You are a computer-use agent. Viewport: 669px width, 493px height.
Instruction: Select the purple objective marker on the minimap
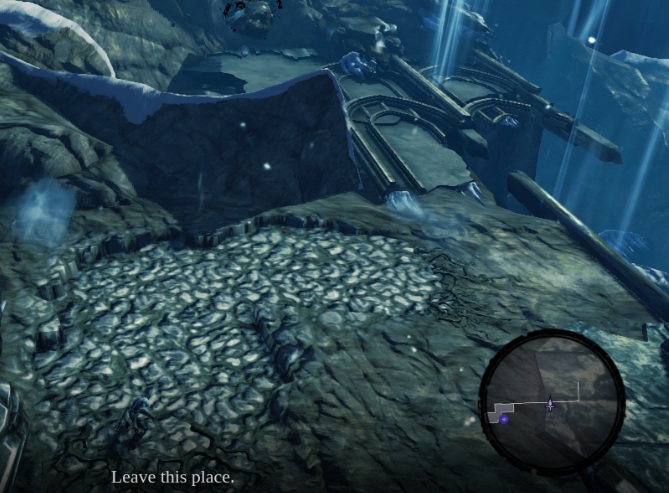tap(504, 420)
